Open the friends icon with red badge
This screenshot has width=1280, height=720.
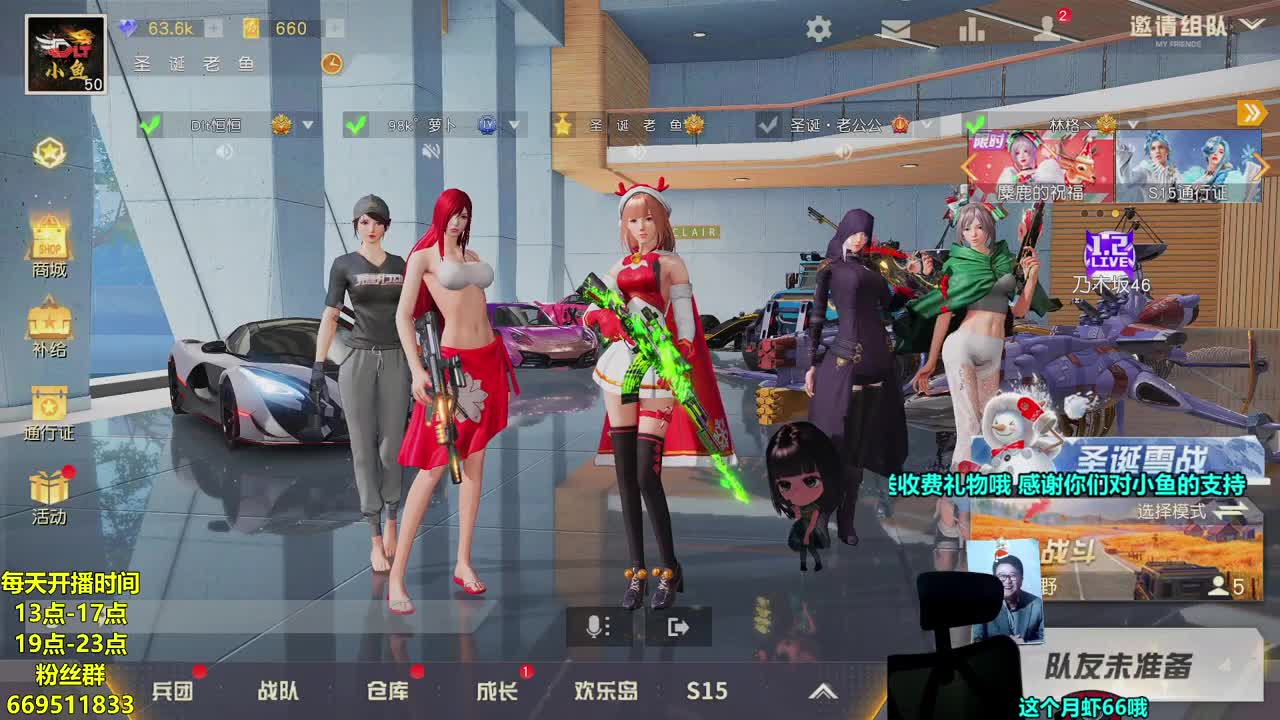1044,30
